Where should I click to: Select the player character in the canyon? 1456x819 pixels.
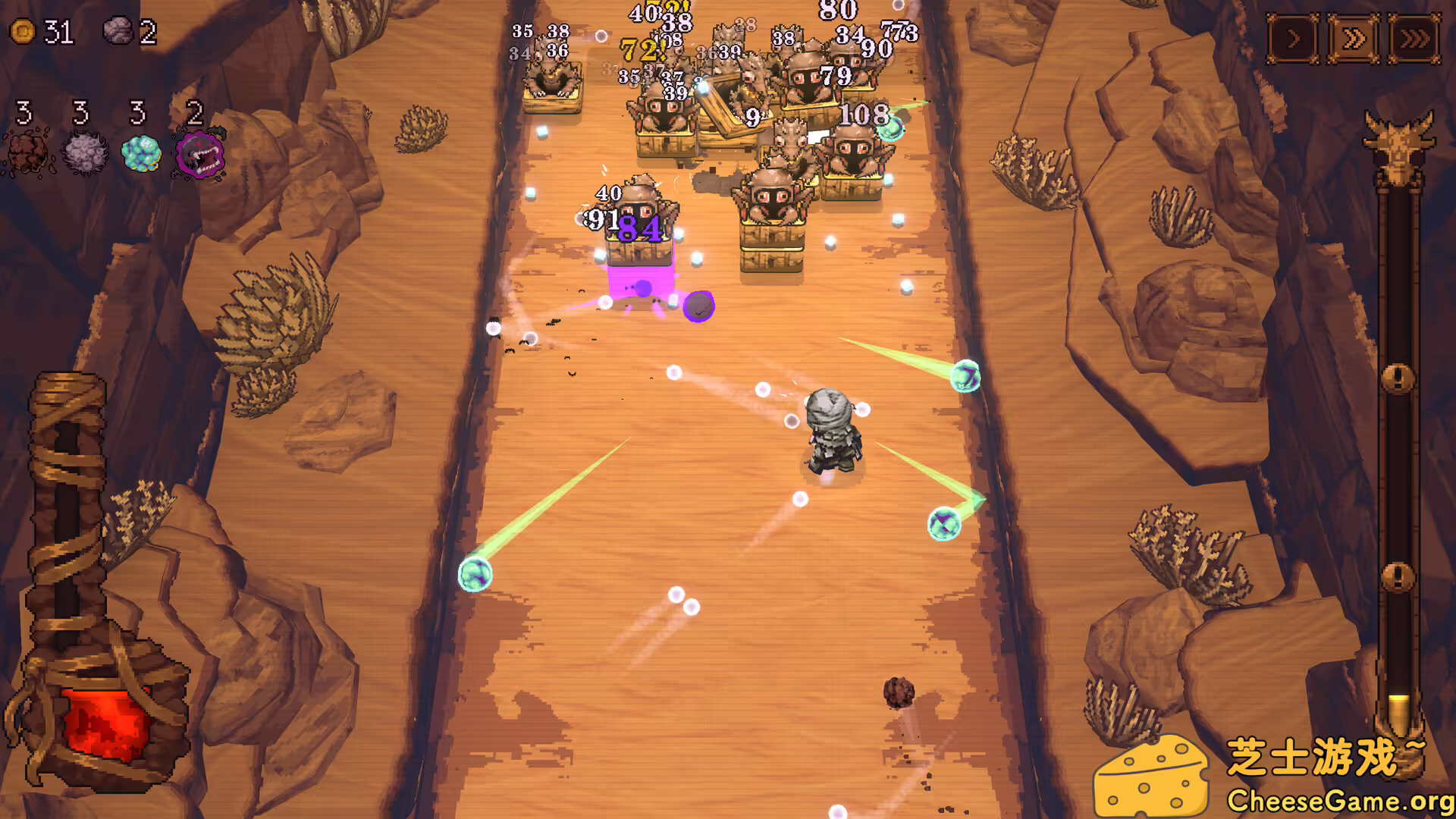[832, 432]
